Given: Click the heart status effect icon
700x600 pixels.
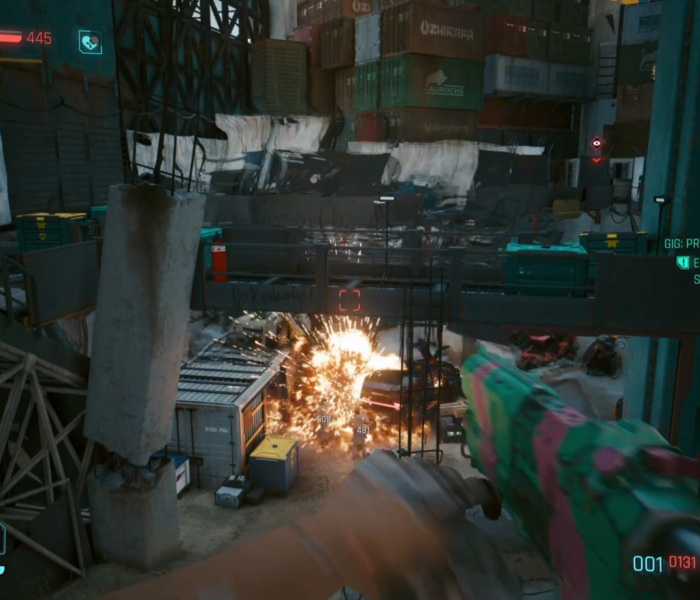Looking at the screenshot, I should click(x=90, y=42).
